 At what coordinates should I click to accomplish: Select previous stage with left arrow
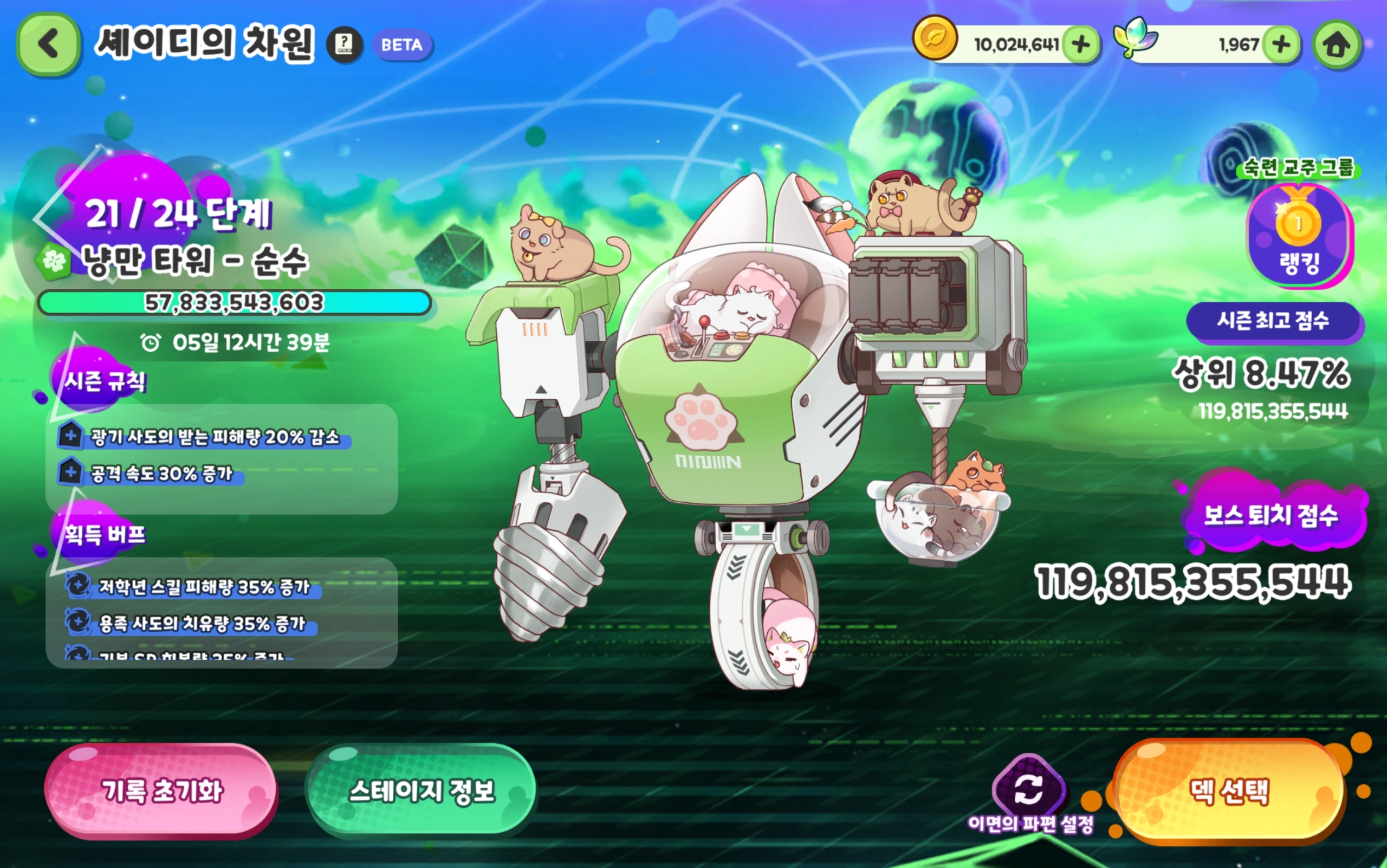pyautogui.click(x=43, y=218)
